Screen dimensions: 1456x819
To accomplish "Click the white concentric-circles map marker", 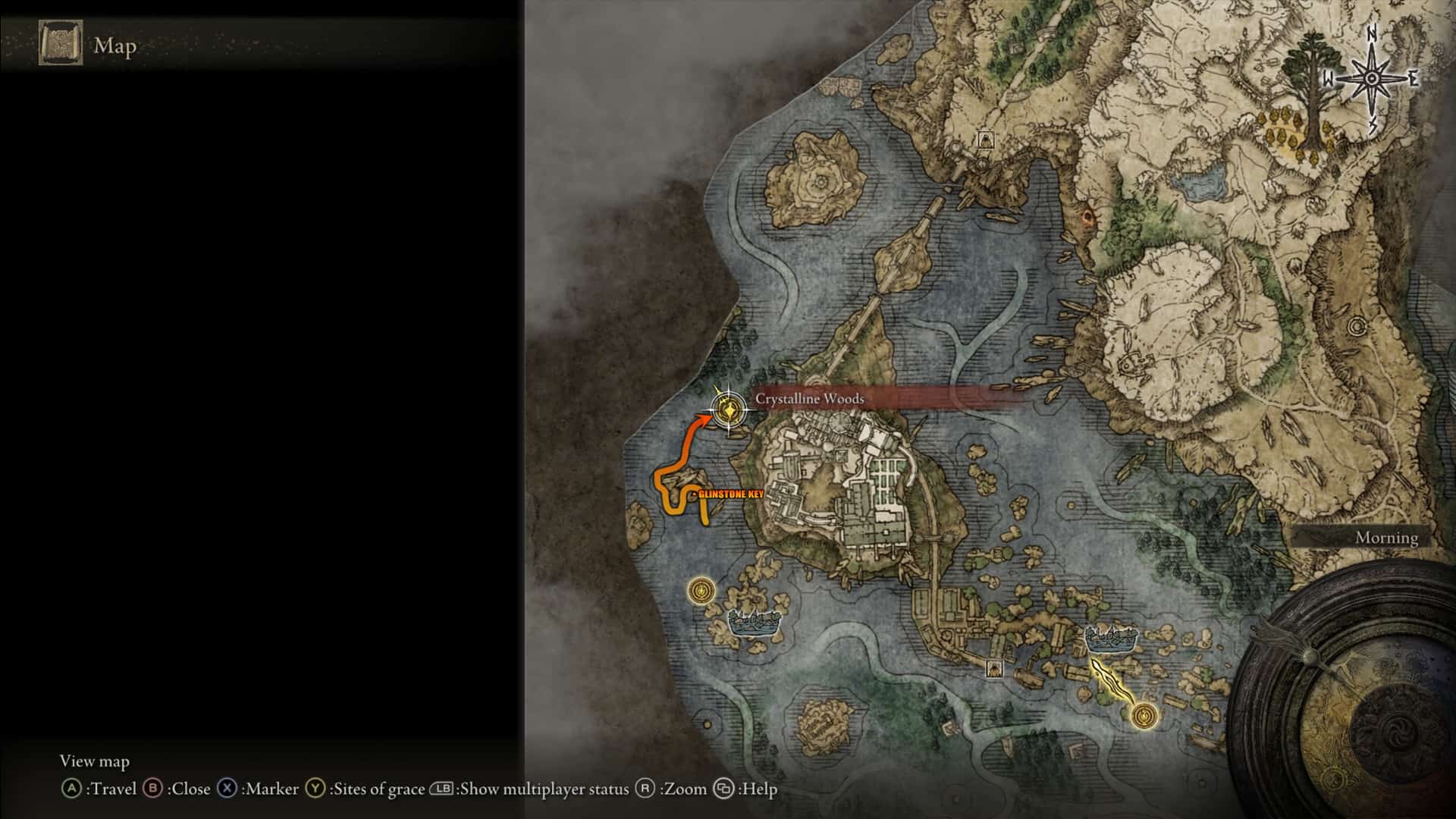I will (1357, 328).
